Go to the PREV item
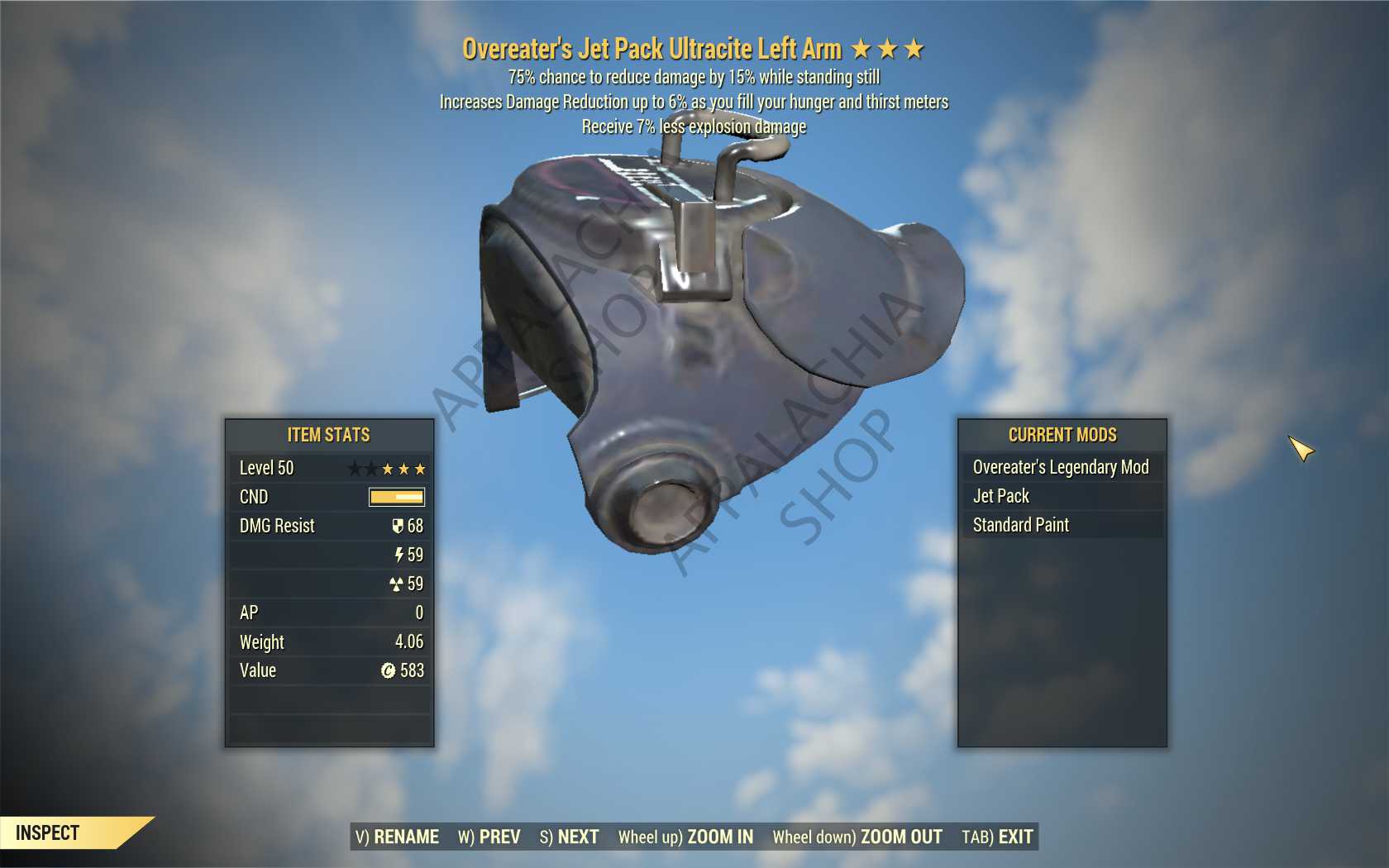1389x868 pixels. [489, 837]
